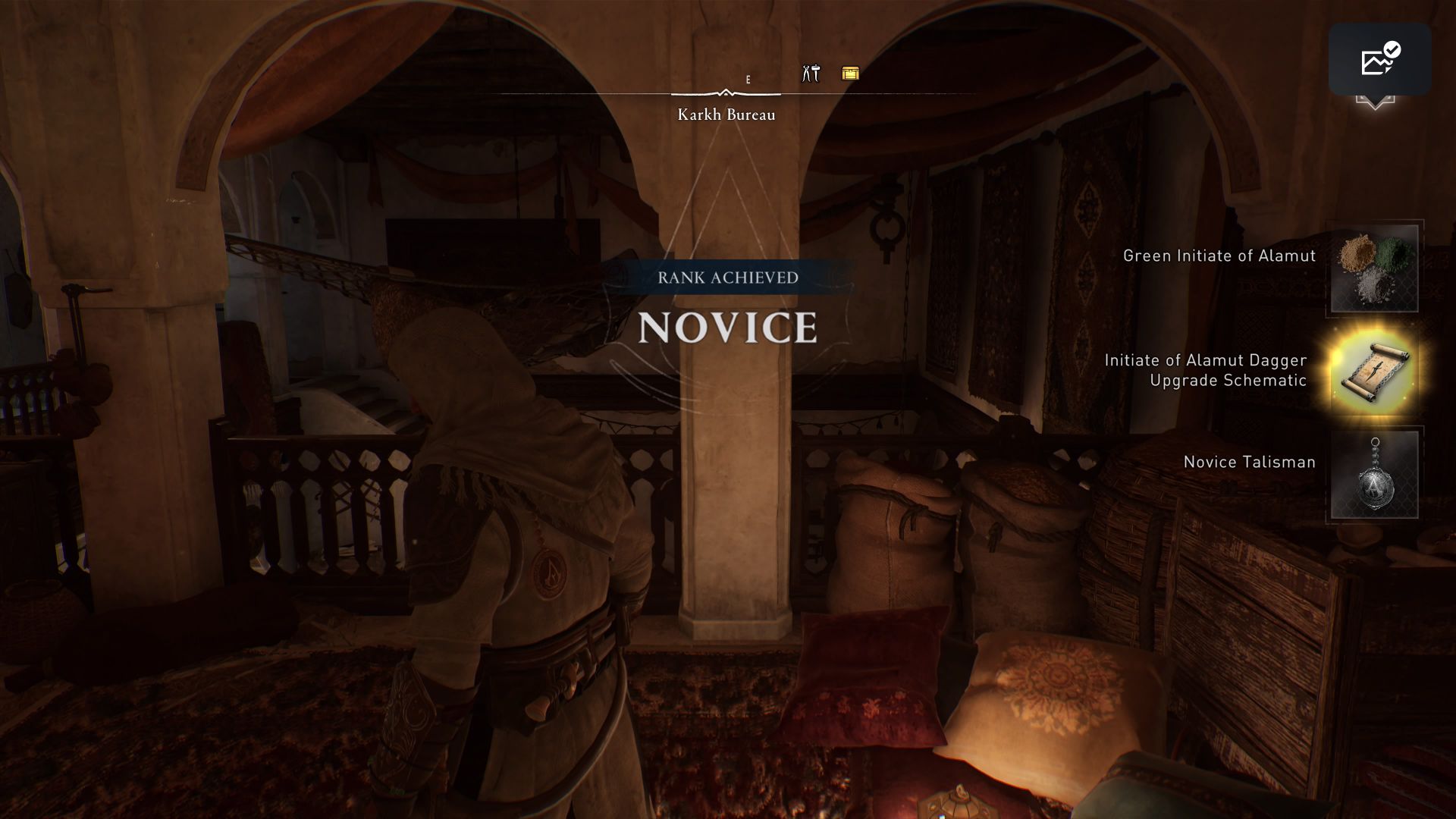The image size is (1456, 819).
Task: Expand the Karkh Bureau compass marker
Action: pyautogui.click(x=726, y=92)
